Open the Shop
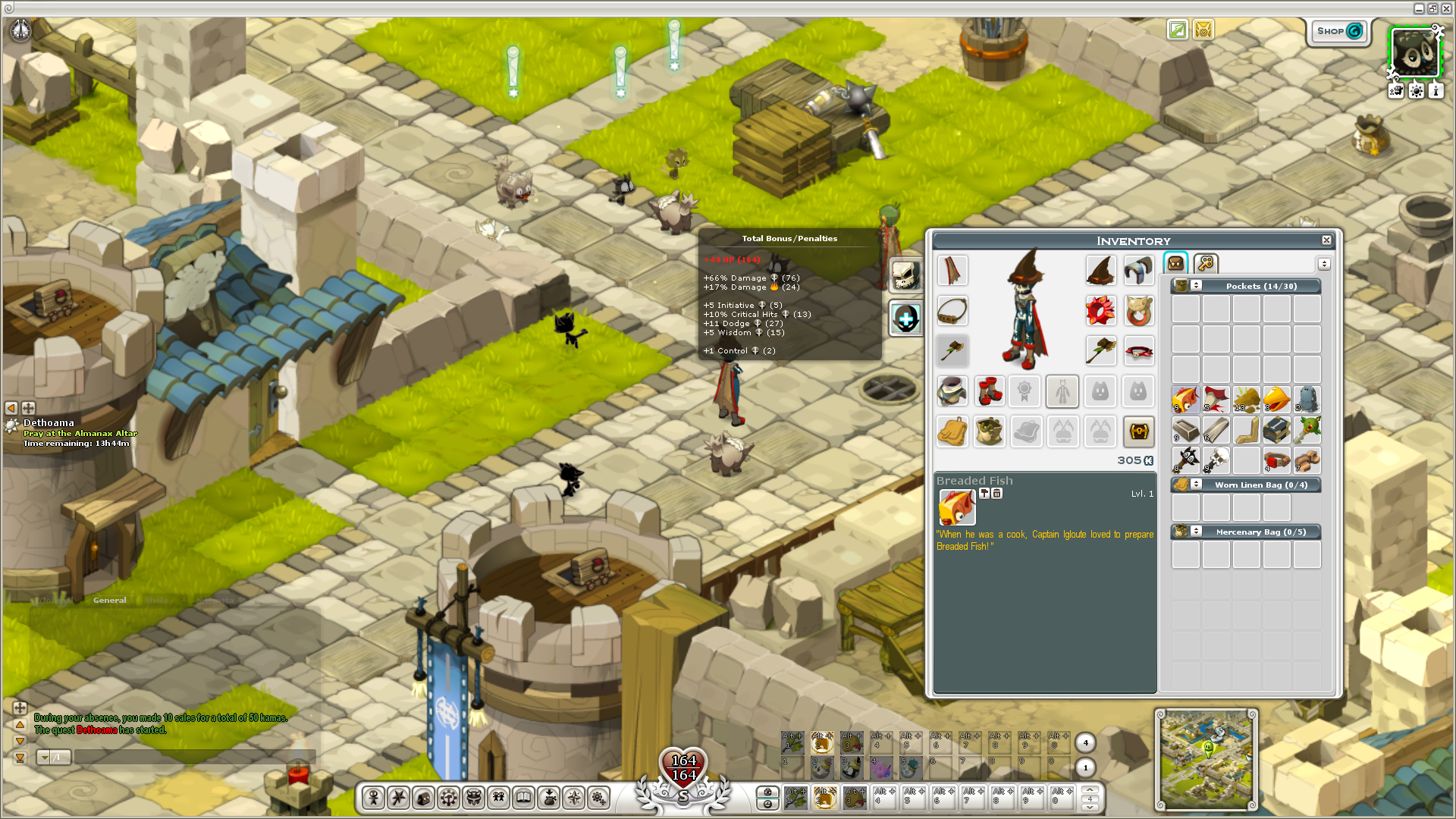This screenshot has width=1456, height=819. point(1339,31)
